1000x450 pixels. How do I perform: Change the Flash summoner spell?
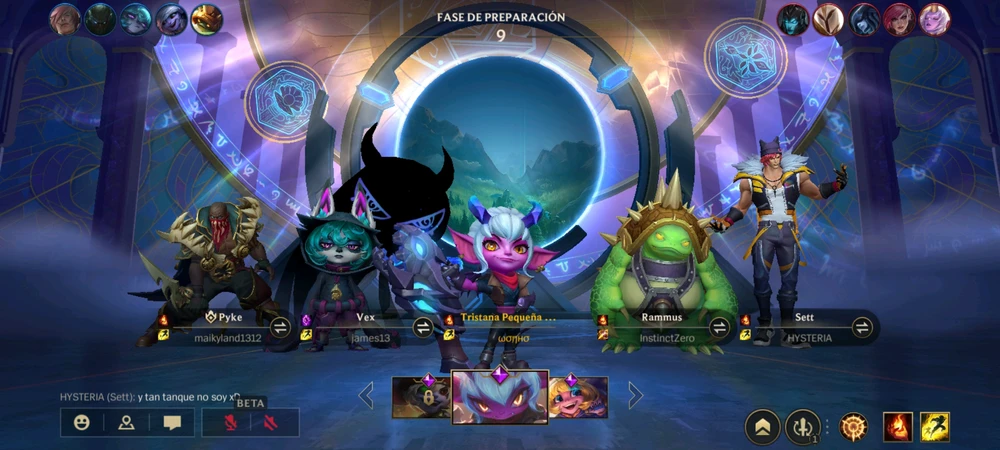pyautogui.click(x=934, y=427)
